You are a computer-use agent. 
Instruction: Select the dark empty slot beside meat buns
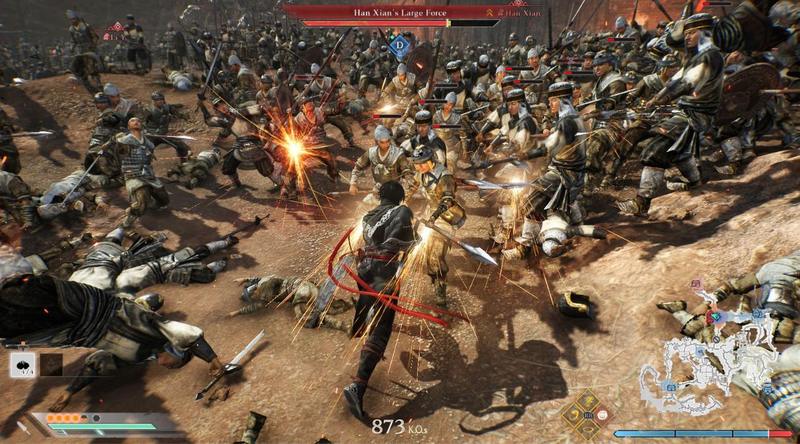pyautogui.click(x=50, y=365)
